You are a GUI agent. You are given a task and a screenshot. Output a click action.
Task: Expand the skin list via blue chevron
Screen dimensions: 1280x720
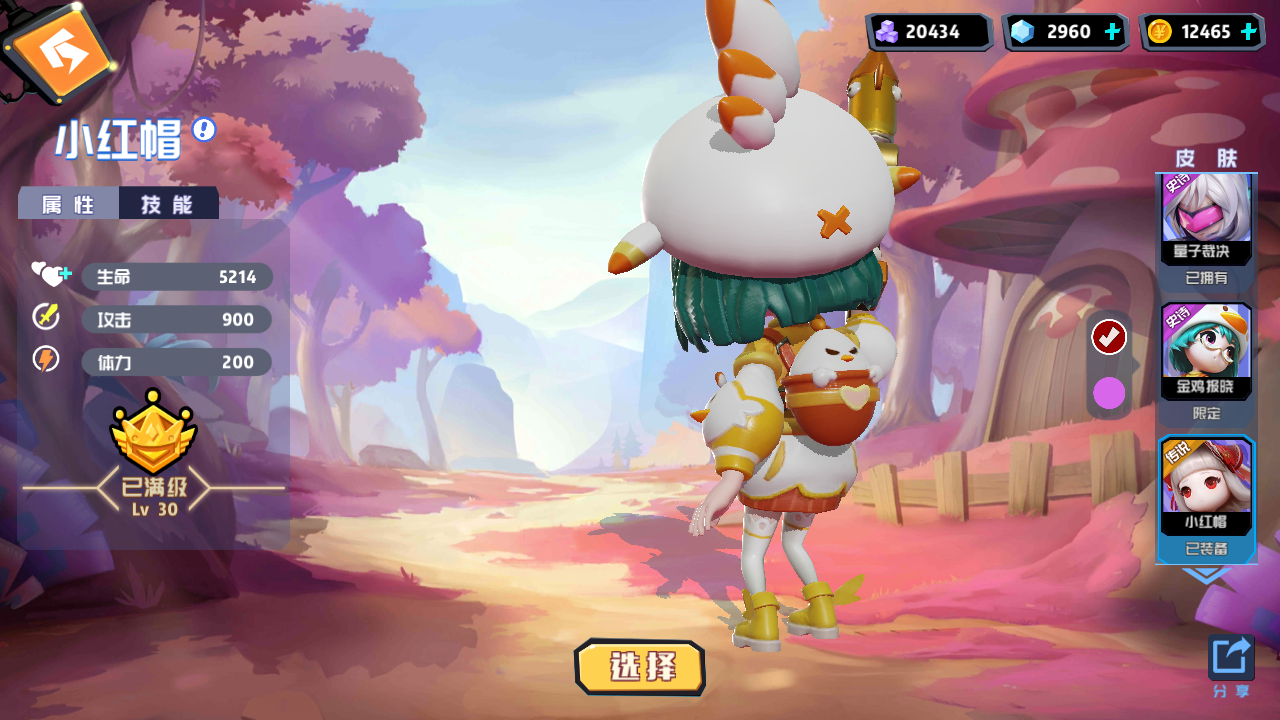point(1205,573)
